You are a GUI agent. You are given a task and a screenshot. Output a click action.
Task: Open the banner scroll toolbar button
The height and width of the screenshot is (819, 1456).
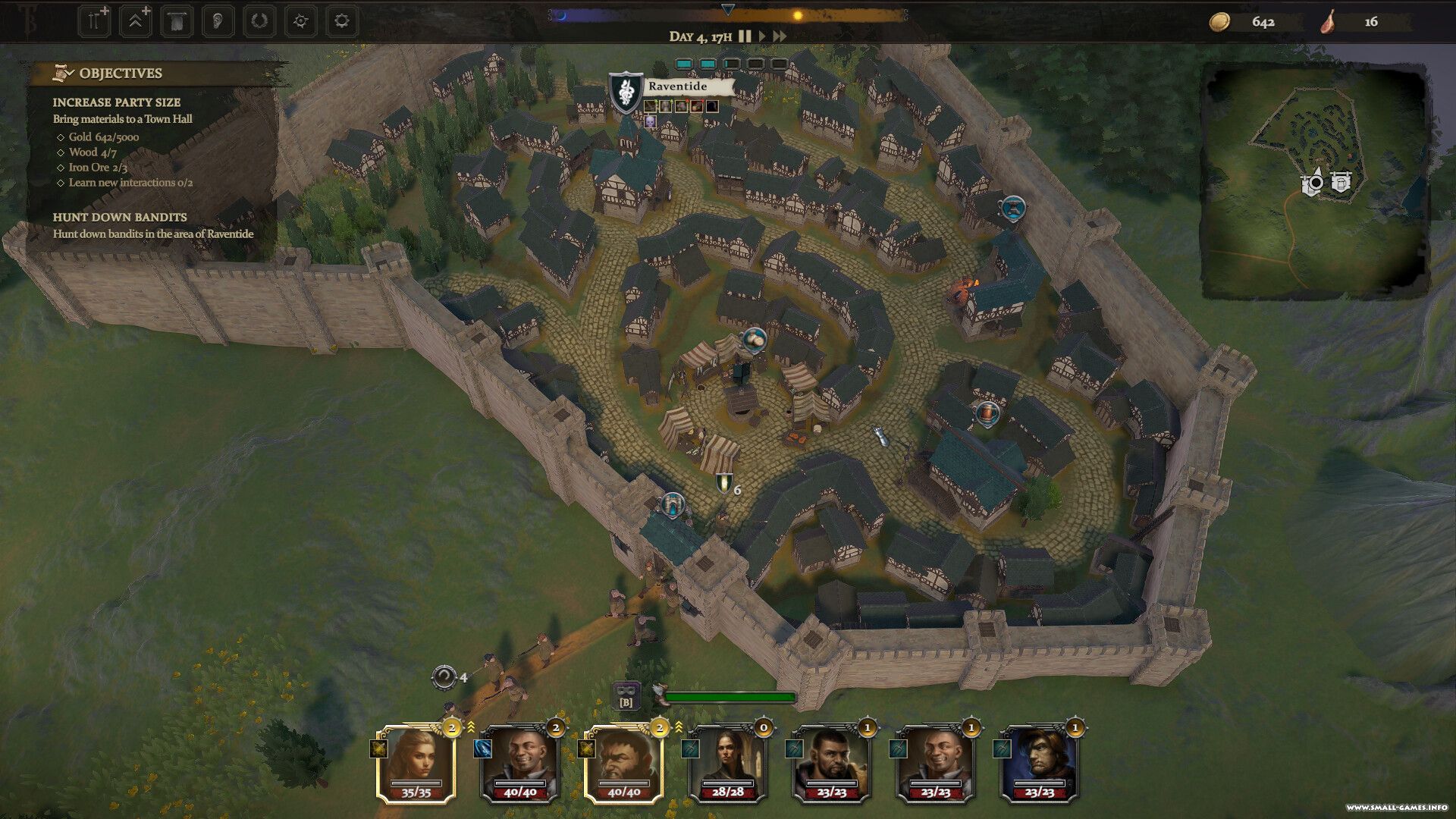tap(176, 21)
